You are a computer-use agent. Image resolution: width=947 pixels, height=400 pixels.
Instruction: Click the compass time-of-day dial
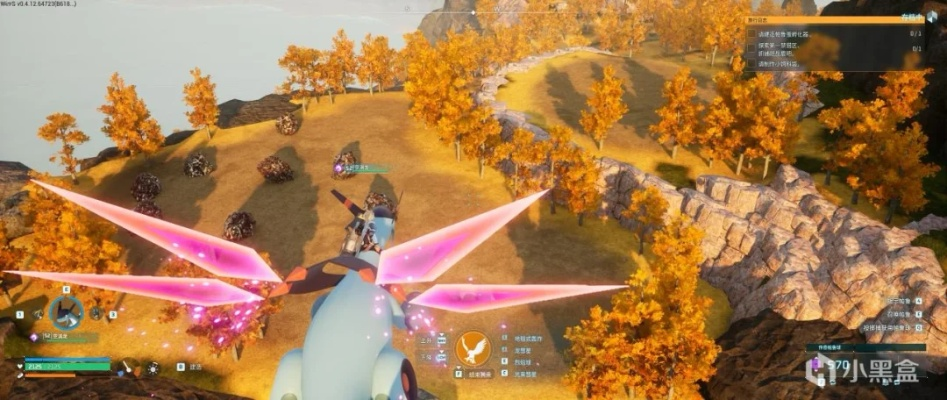(127, 367)
